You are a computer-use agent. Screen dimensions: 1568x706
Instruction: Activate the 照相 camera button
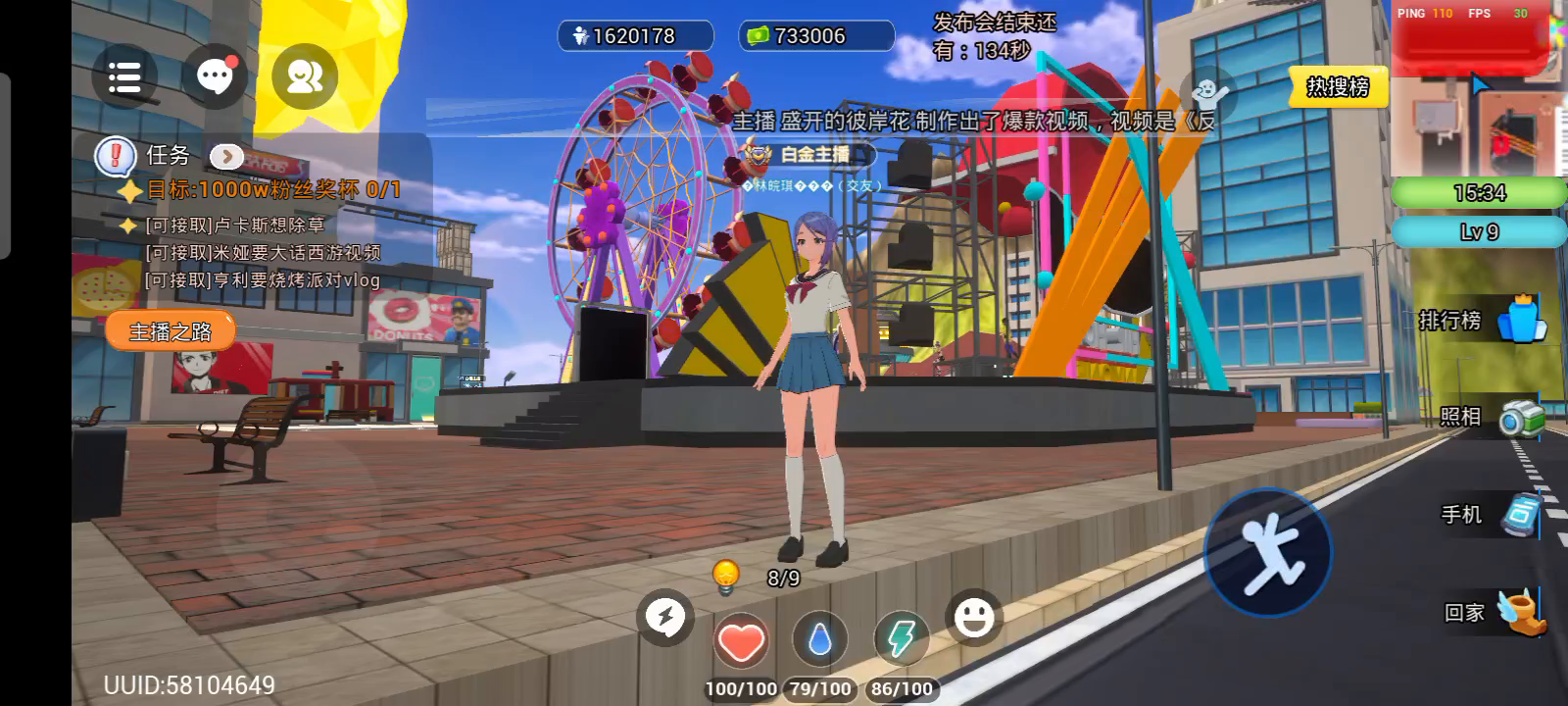point(1491,417)
